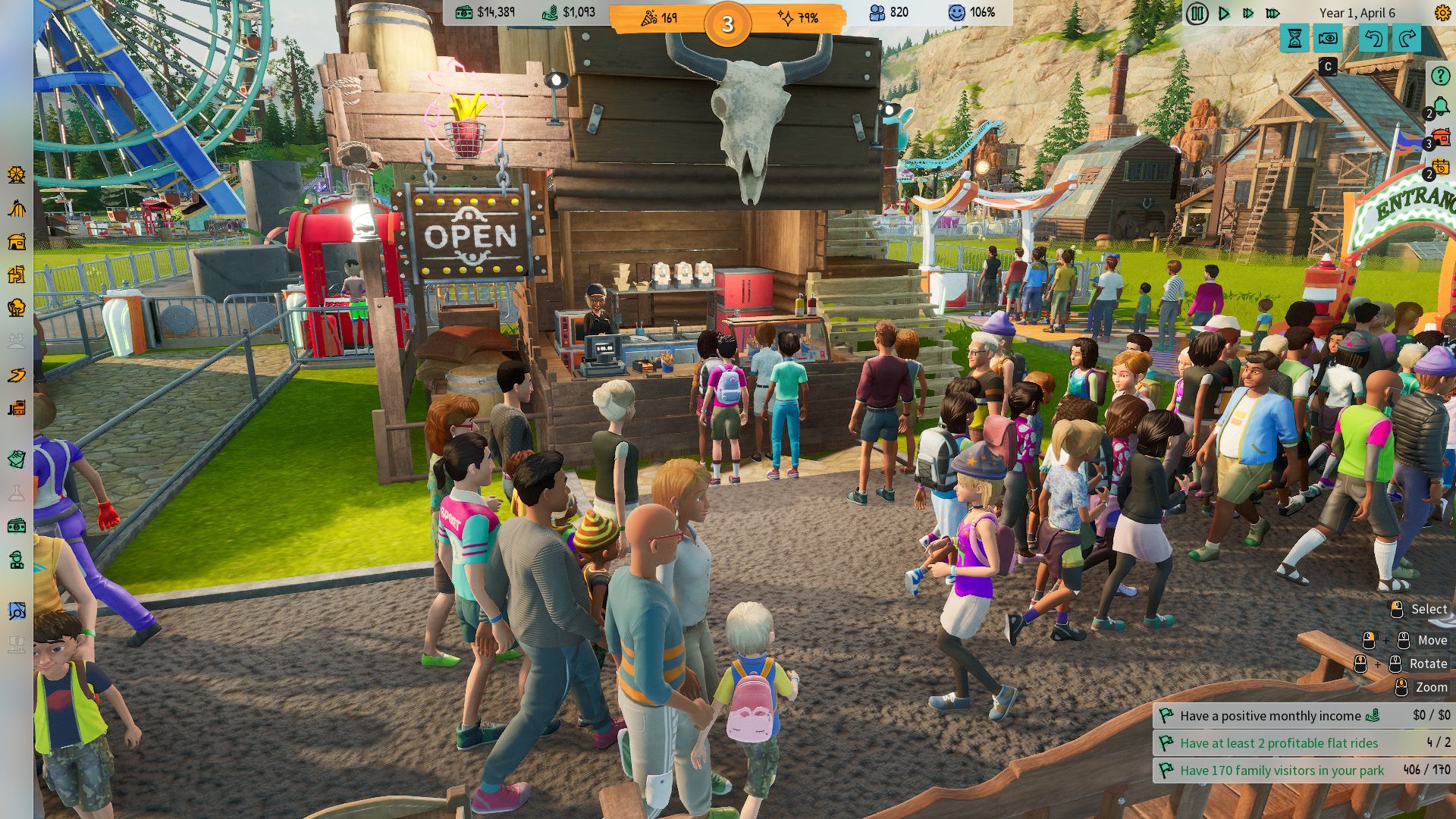Set game speed to double fast-forward
This screenshot has height=819, width=1456.
pyautogui.click(x=1247, y=14)
